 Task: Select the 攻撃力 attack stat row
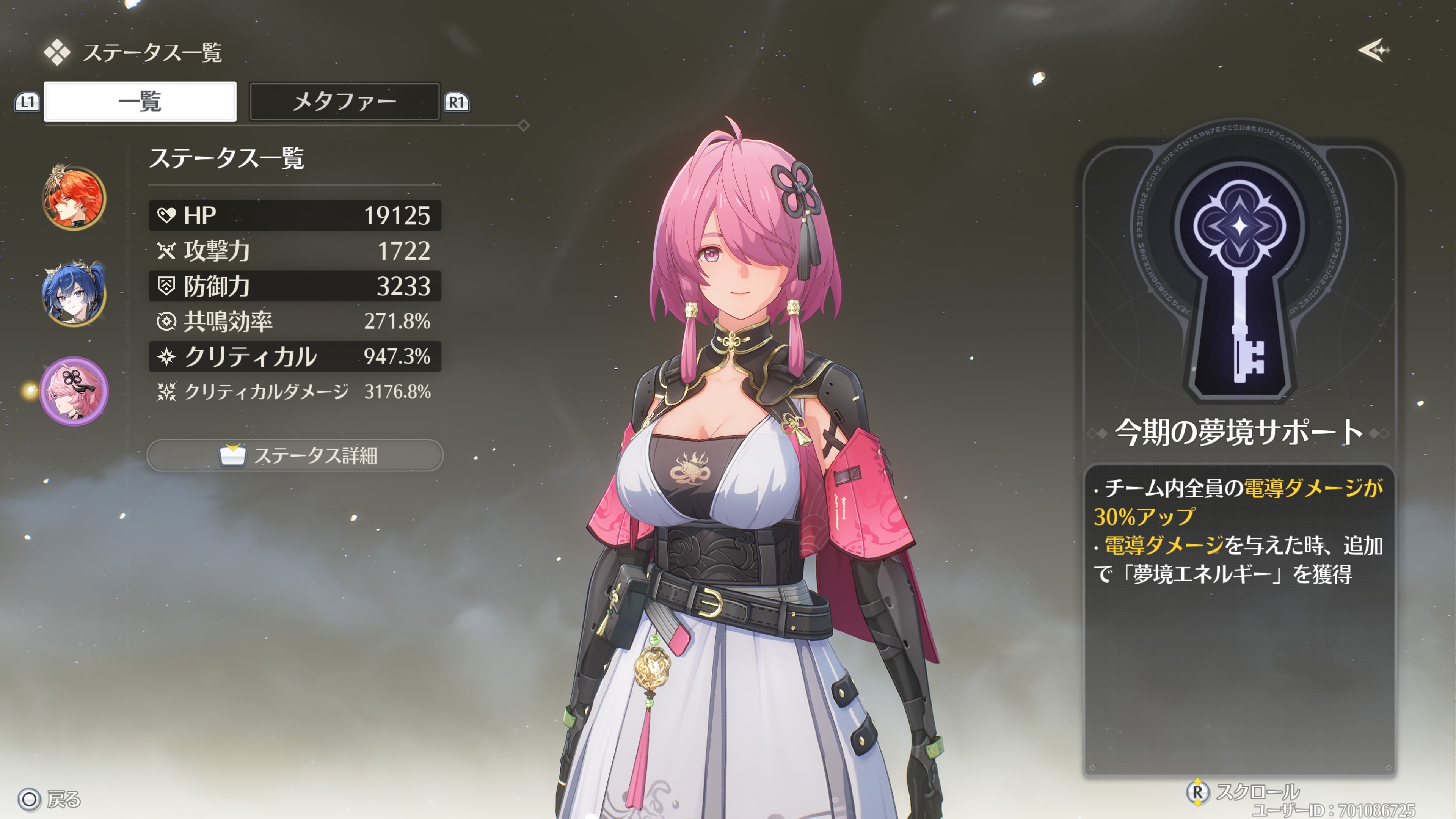click(295, 250)
